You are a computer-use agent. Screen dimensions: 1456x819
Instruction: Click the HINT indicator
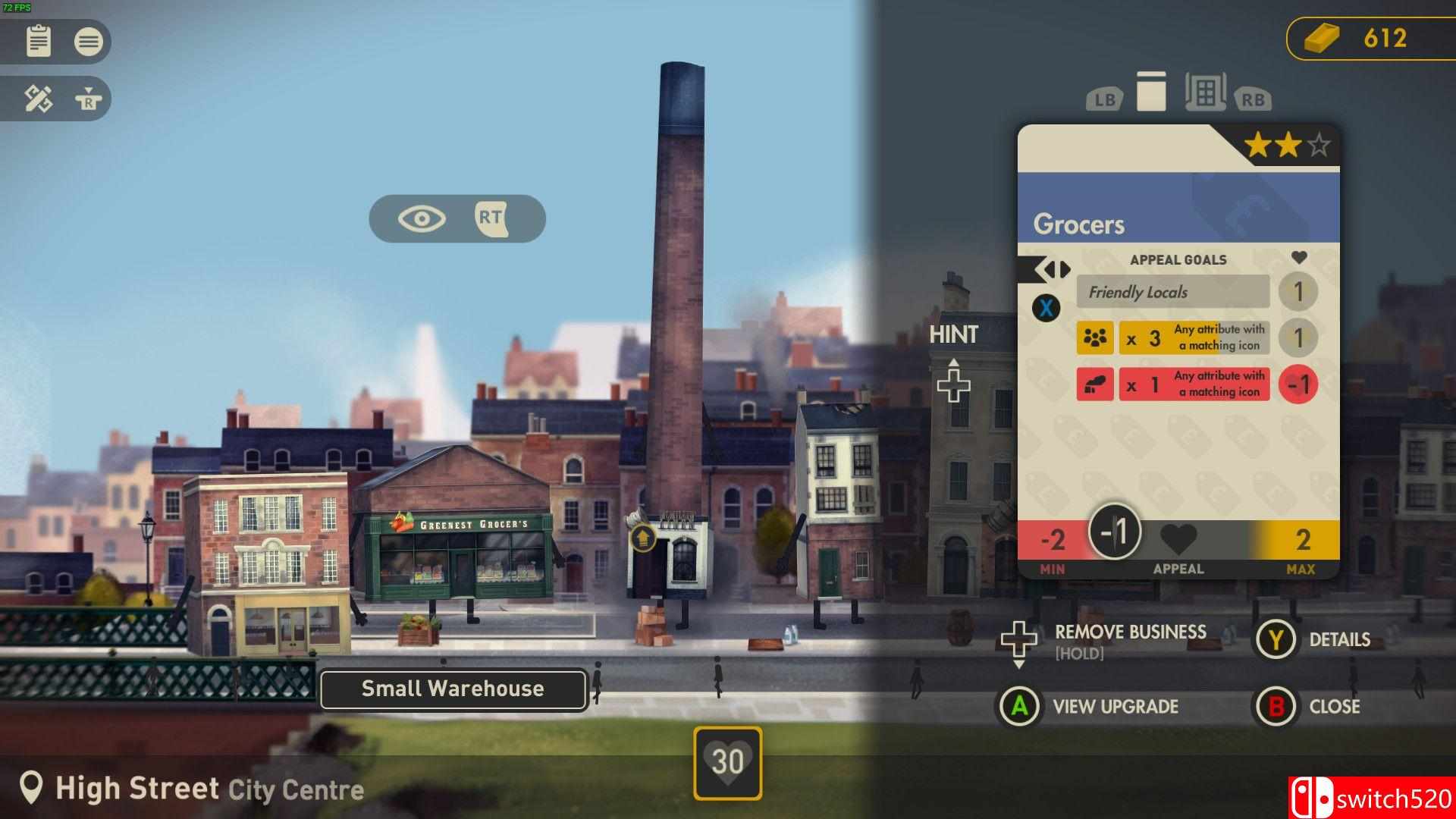pyautogui.click(x=953, y=335)
